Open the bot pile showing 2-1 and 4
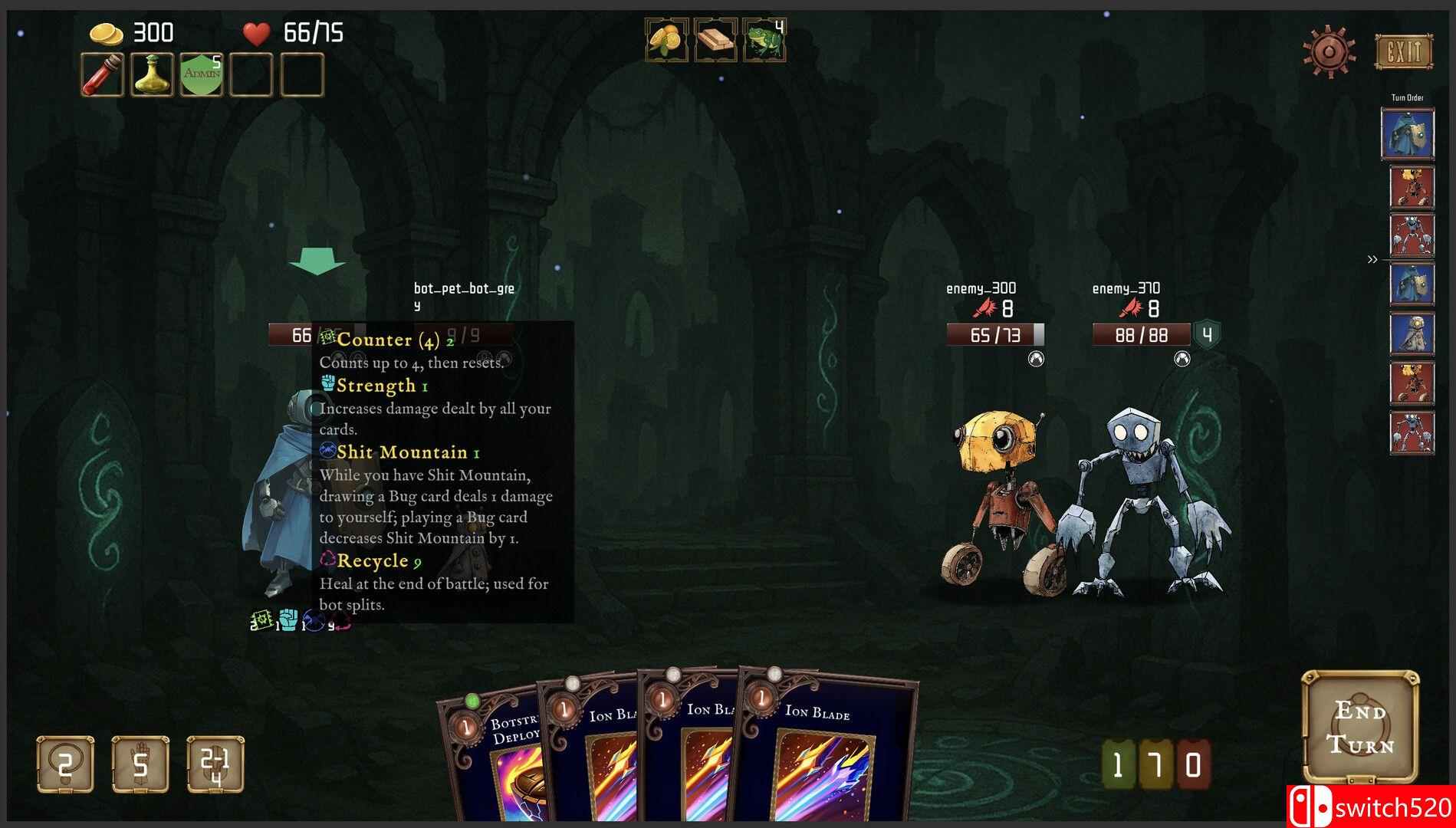The width and height of the screenshot is (1456, 828). [215, 764]
